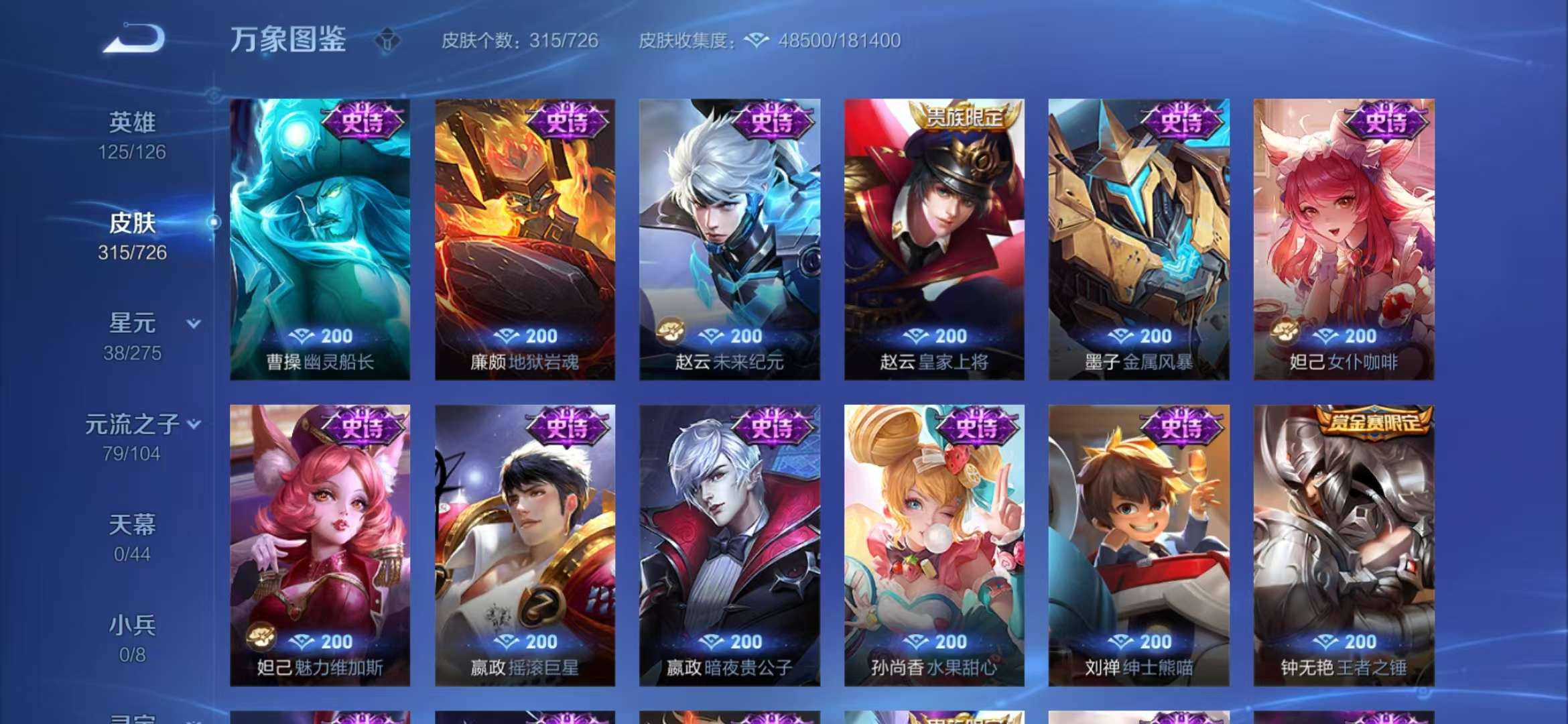Select the 小兵 category
Image resolution: width=1568 pixels, height=724 pixels.
point(134,627)
